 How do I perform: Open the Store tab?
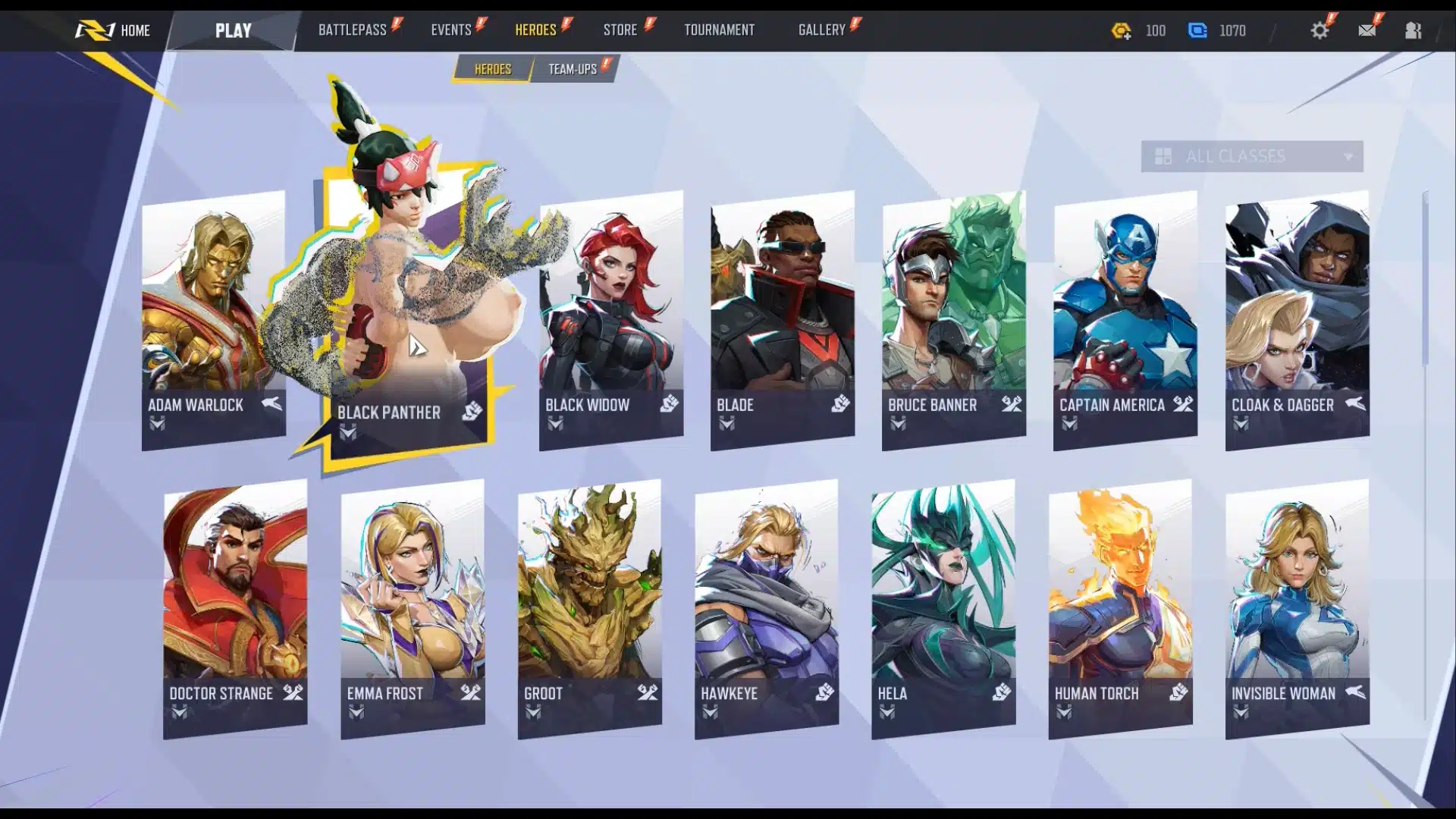(620, 30)
